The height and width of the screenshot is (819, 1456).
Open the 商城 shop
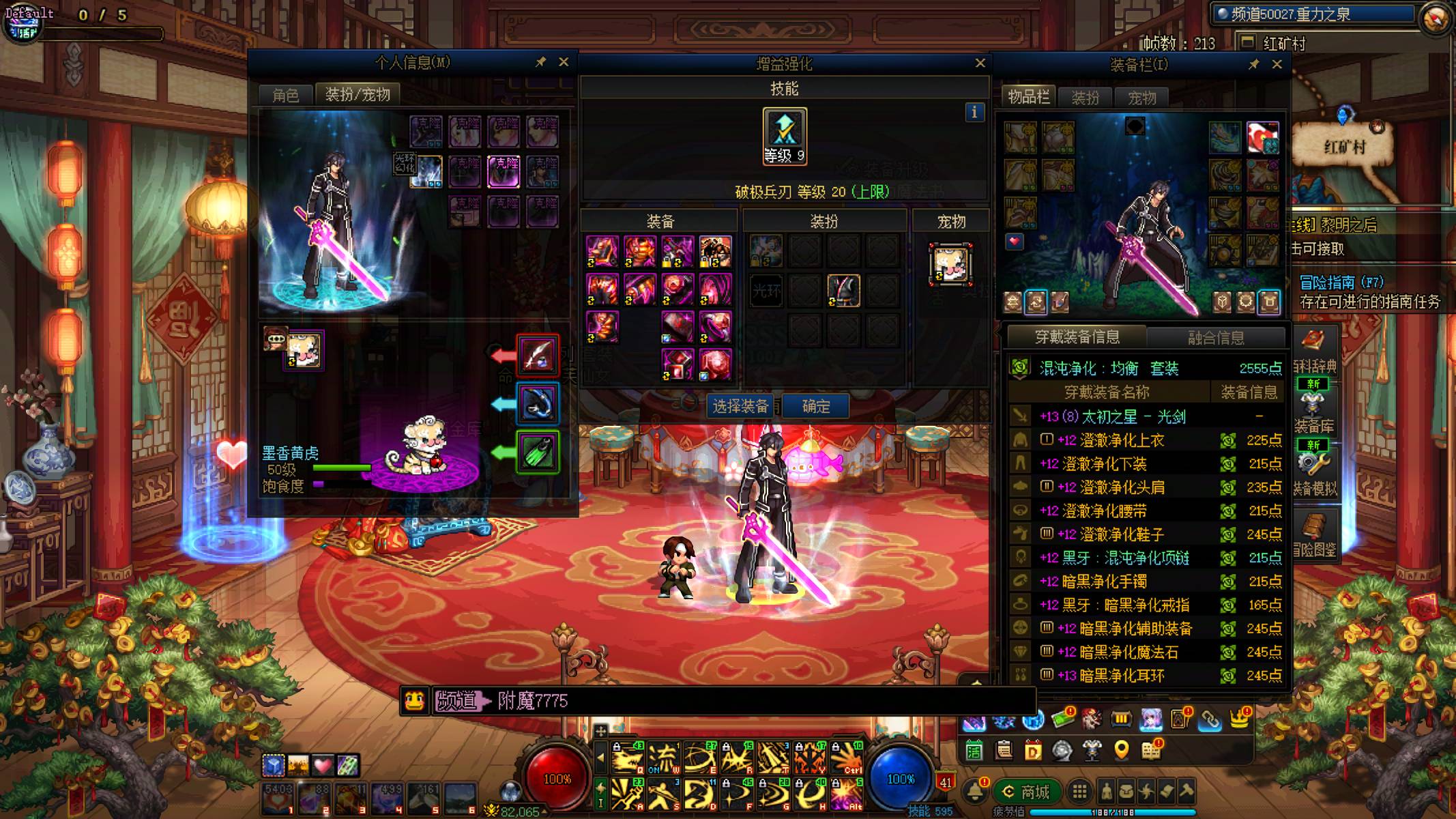point(1026,792)
